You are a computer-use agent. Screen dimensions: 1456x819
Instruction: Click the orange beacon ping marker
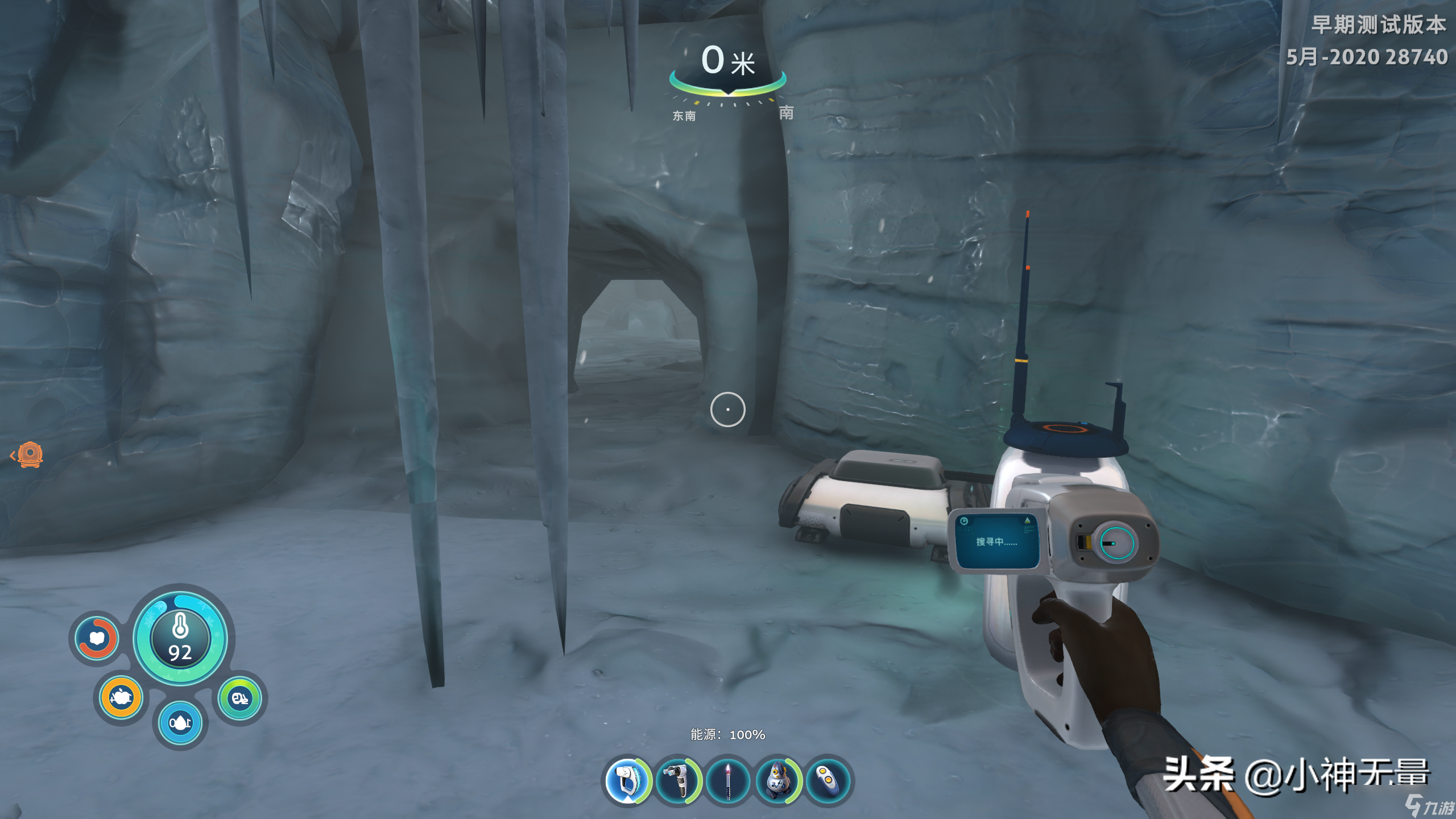click(30, 454)
